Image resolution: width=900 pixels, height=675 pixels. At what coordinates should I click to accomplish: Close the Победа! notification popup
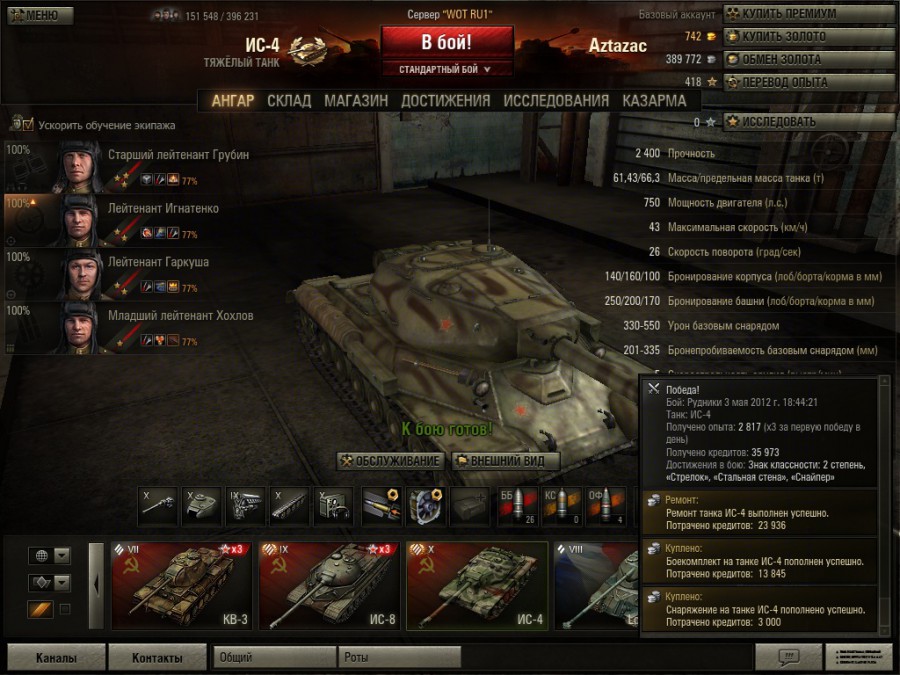654,388
